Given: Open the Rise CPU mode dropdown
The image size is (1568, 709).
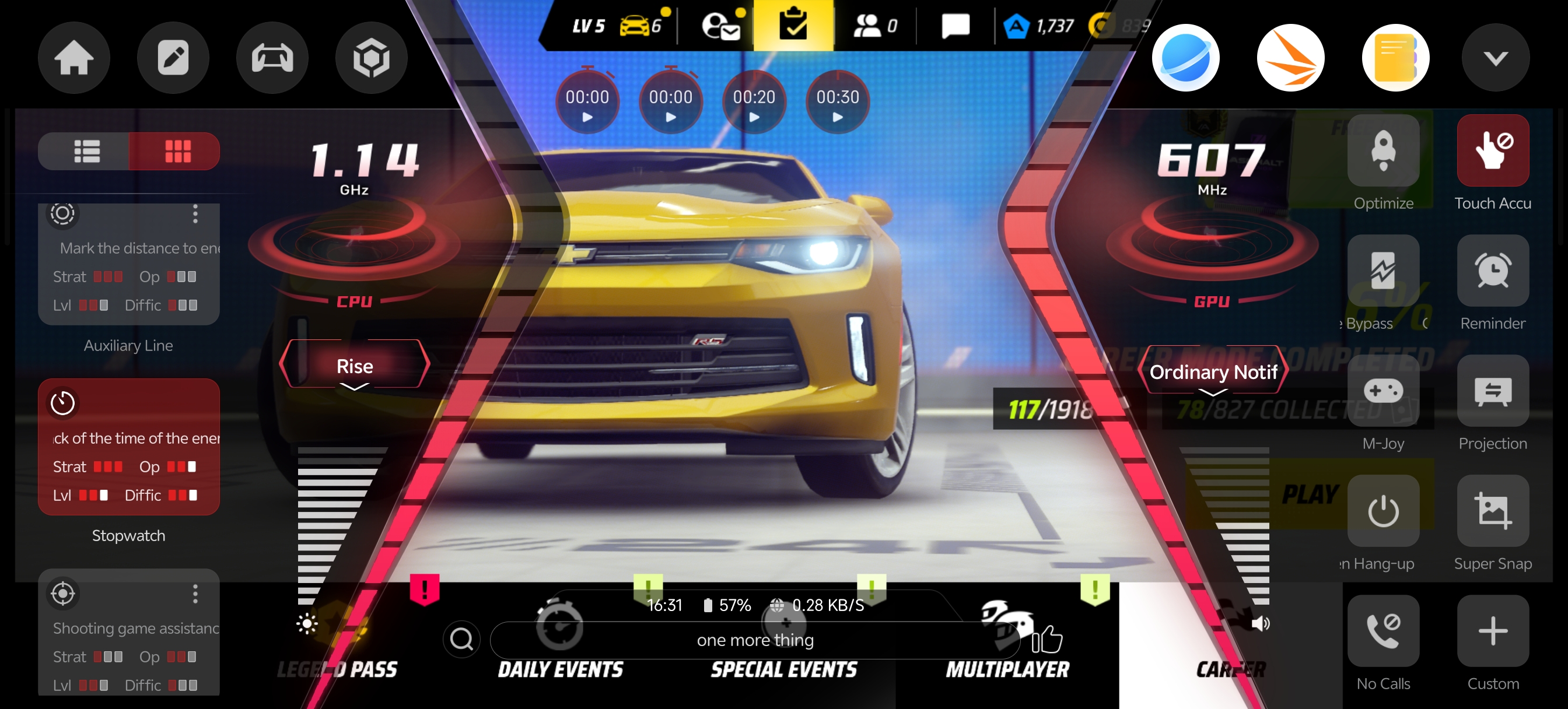Looking at the screenshot, I should 354,366.
